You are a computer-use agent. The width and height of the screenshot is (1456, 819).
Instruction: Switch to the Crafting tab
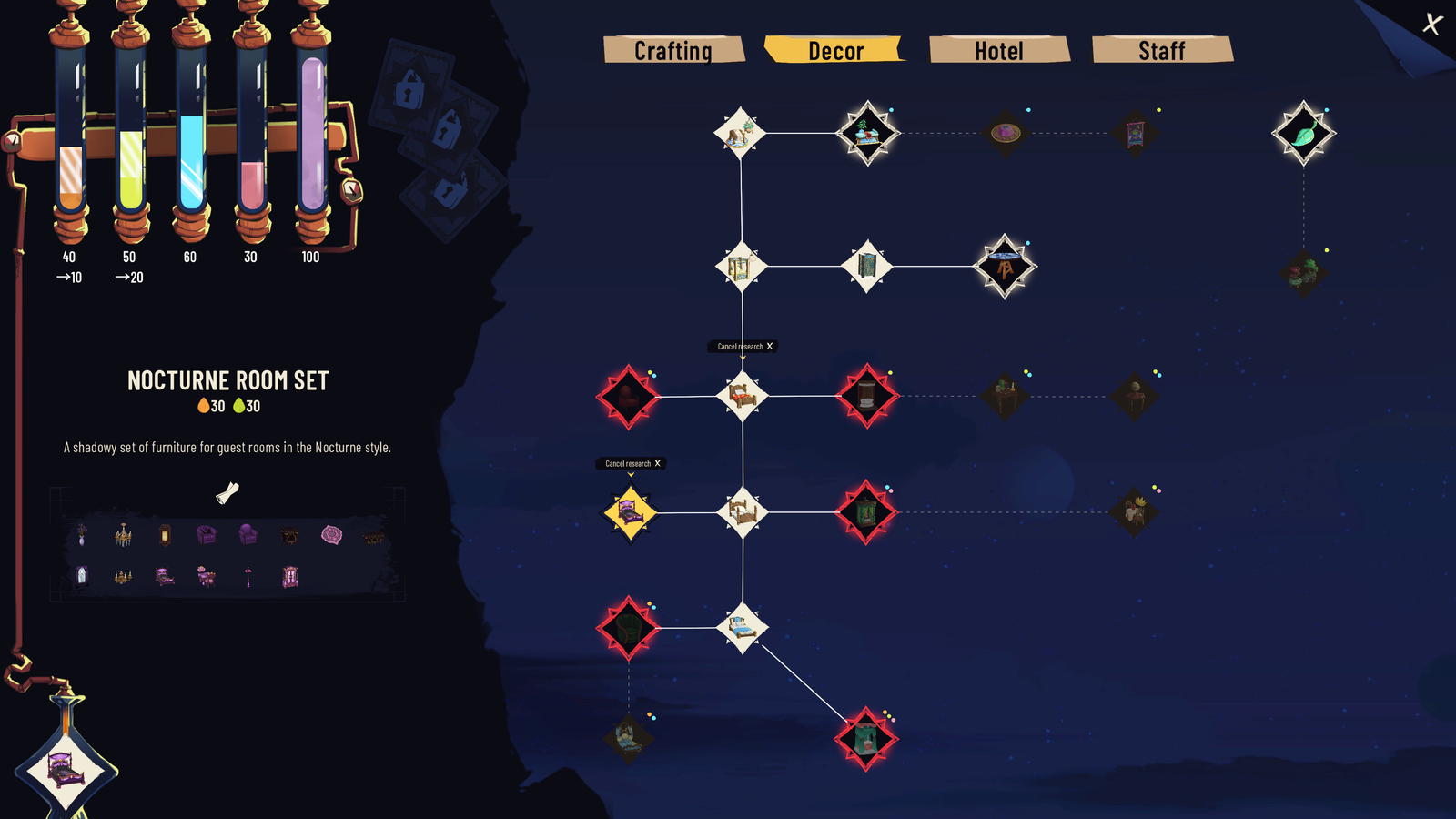(x=674, y=51)
